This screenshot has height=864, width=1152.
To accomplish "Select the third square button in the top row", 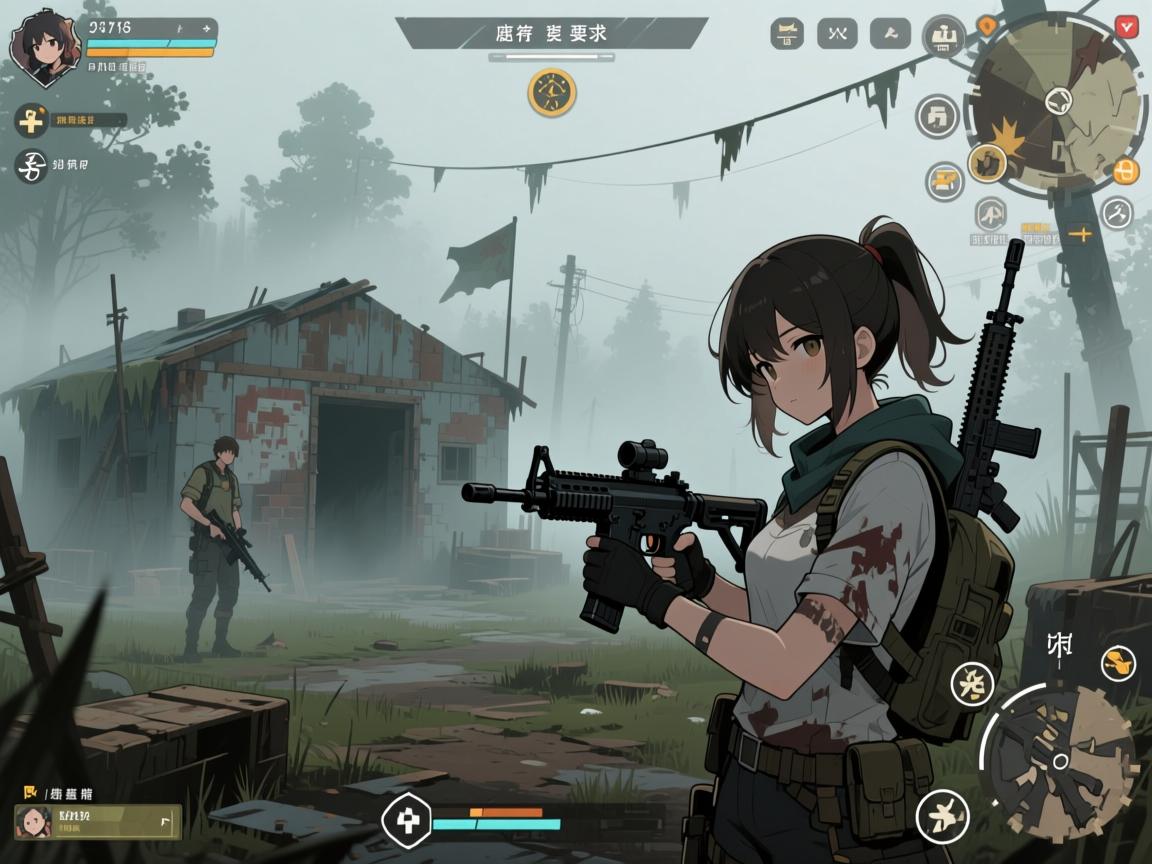I will click(889, 34).
